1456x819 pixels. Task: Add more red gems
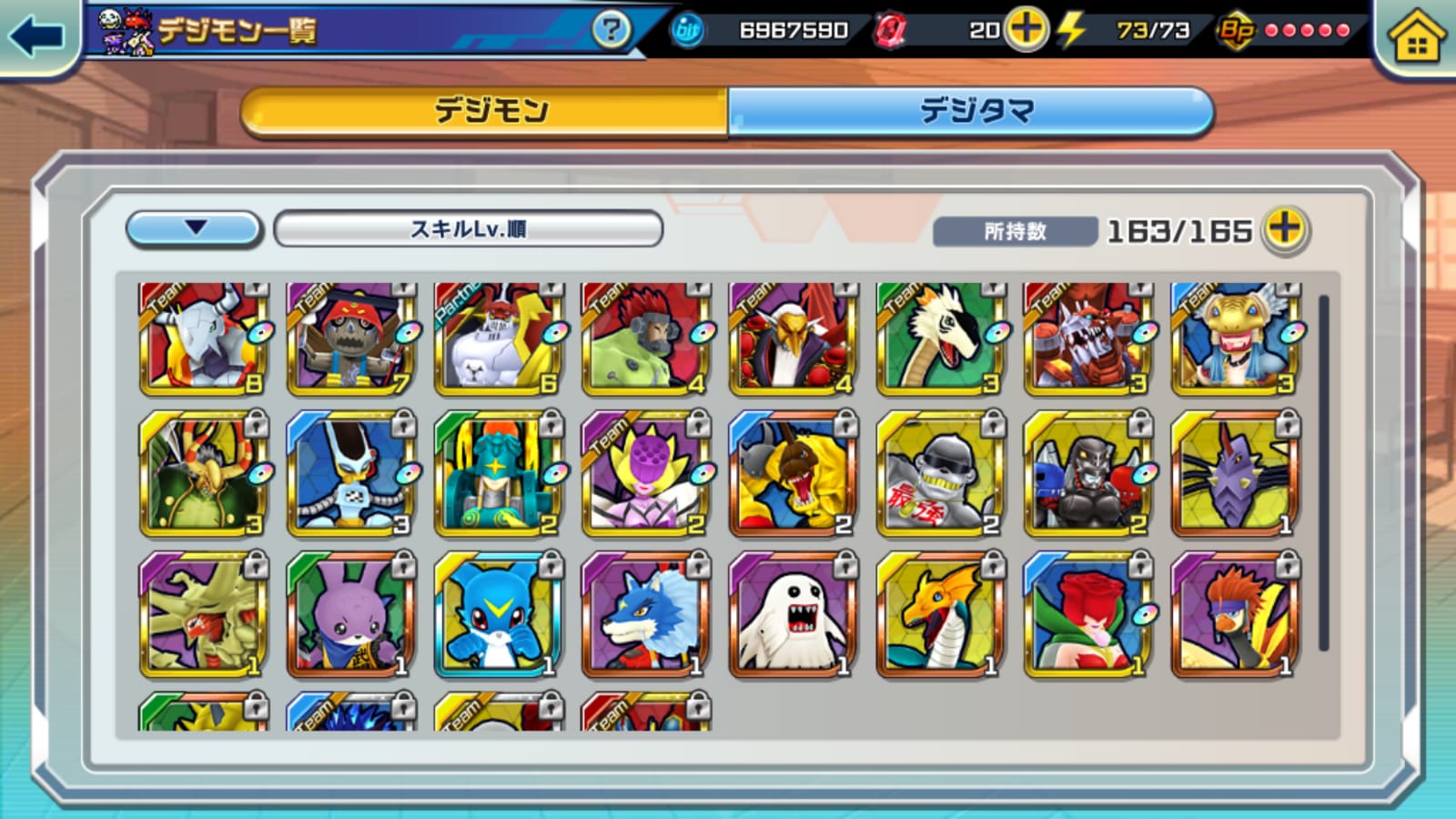(1026, 30)
